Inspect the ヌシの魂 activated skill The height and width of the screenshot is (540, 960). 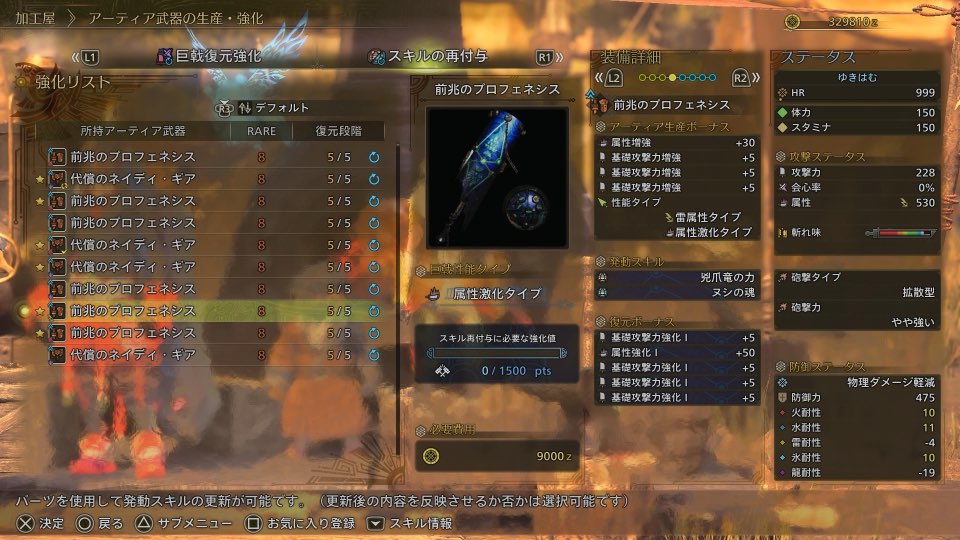click(677, 292)
